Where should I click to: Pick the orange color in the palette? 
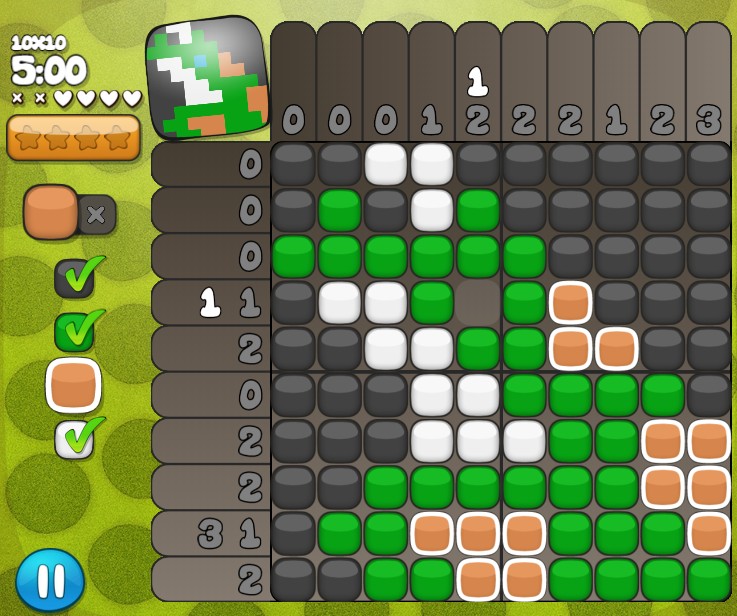coord(73,385)
